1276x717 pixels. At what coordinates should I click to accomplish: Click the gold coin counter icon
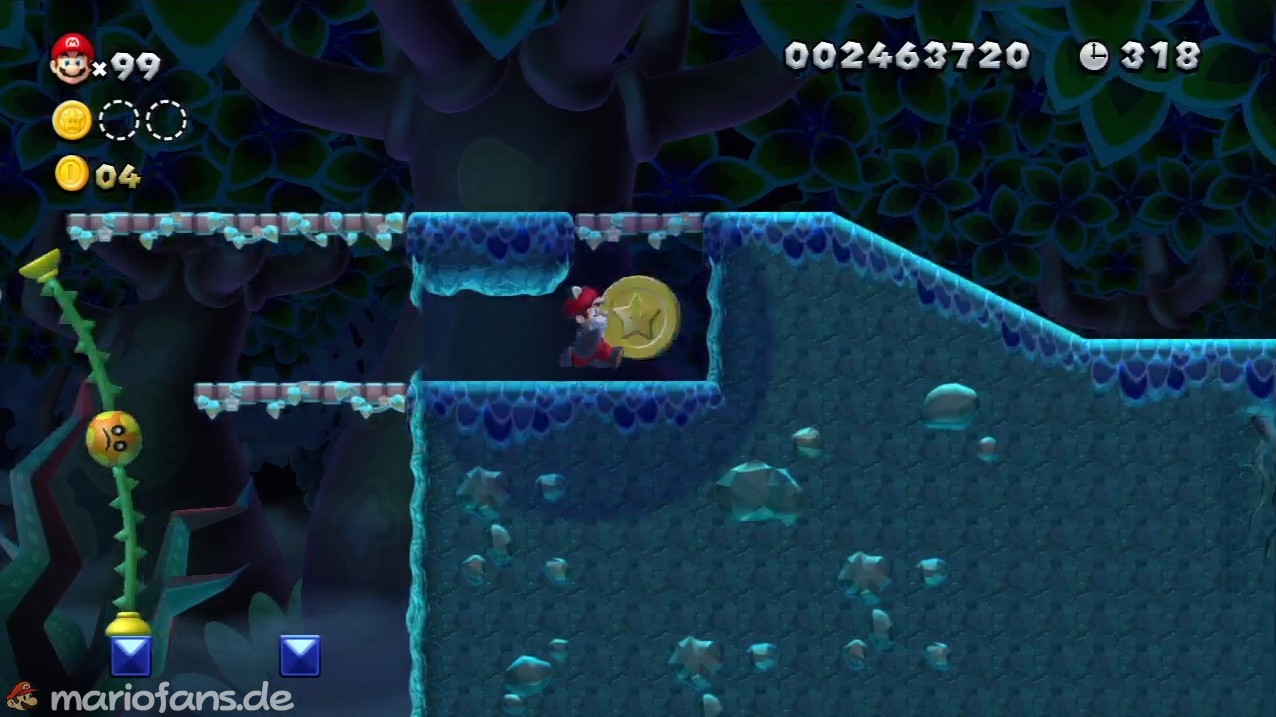72,174
